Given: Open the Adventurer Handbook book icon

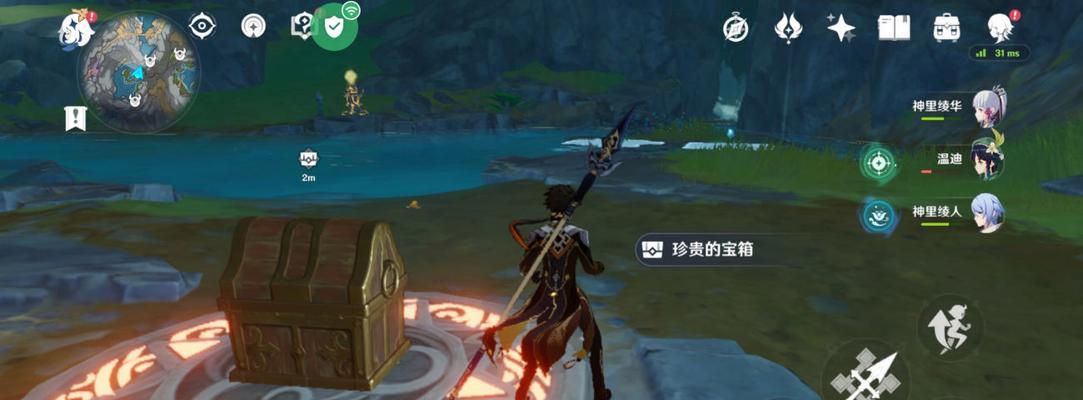Looking at the screenshot, I should coord(893,28).
